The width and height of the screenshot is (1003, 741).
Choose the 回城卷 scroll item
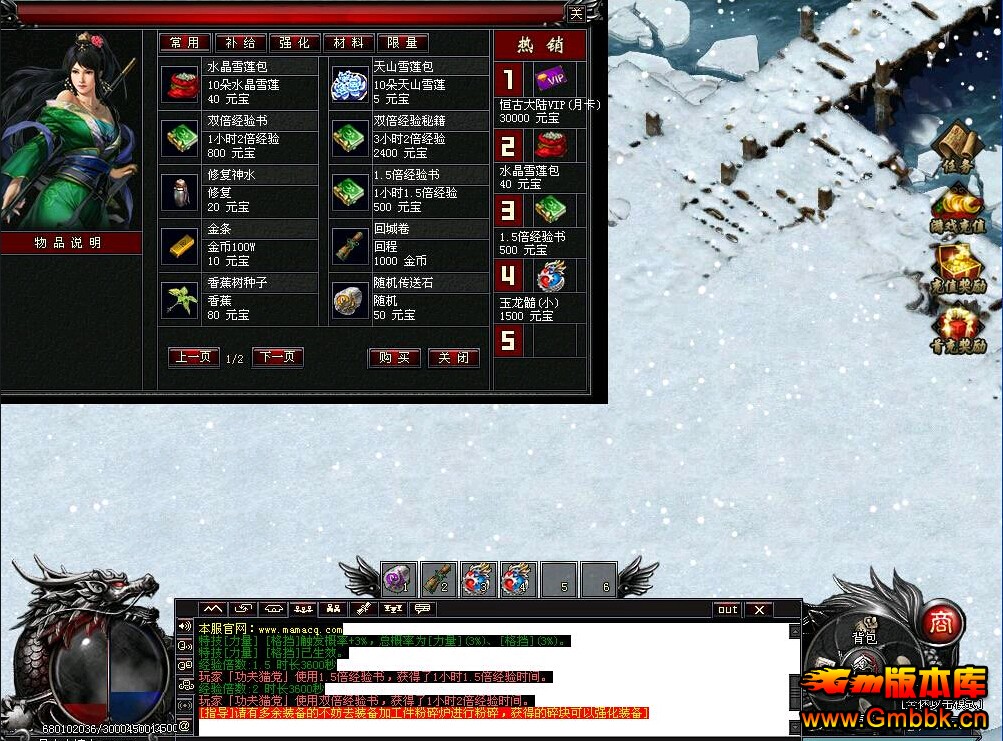coord(350,246)
